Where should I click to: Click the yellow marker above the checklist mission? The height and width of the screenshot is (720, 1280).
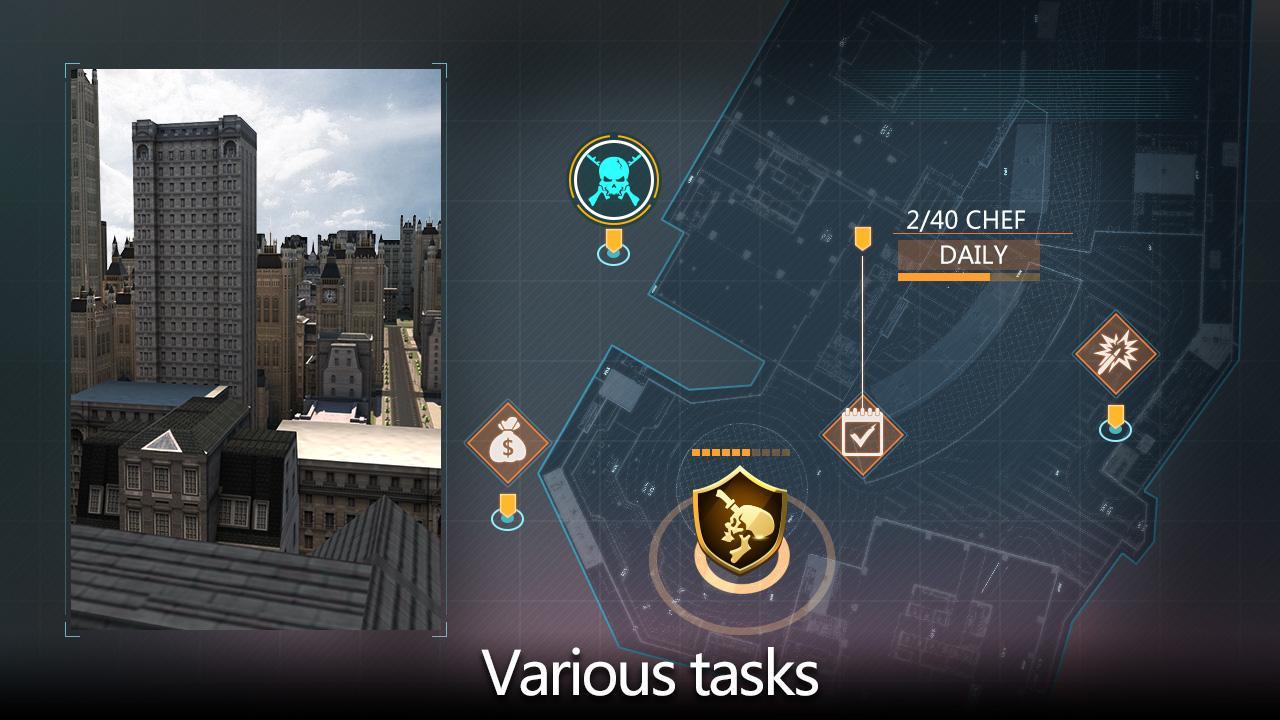pos(862,240)
